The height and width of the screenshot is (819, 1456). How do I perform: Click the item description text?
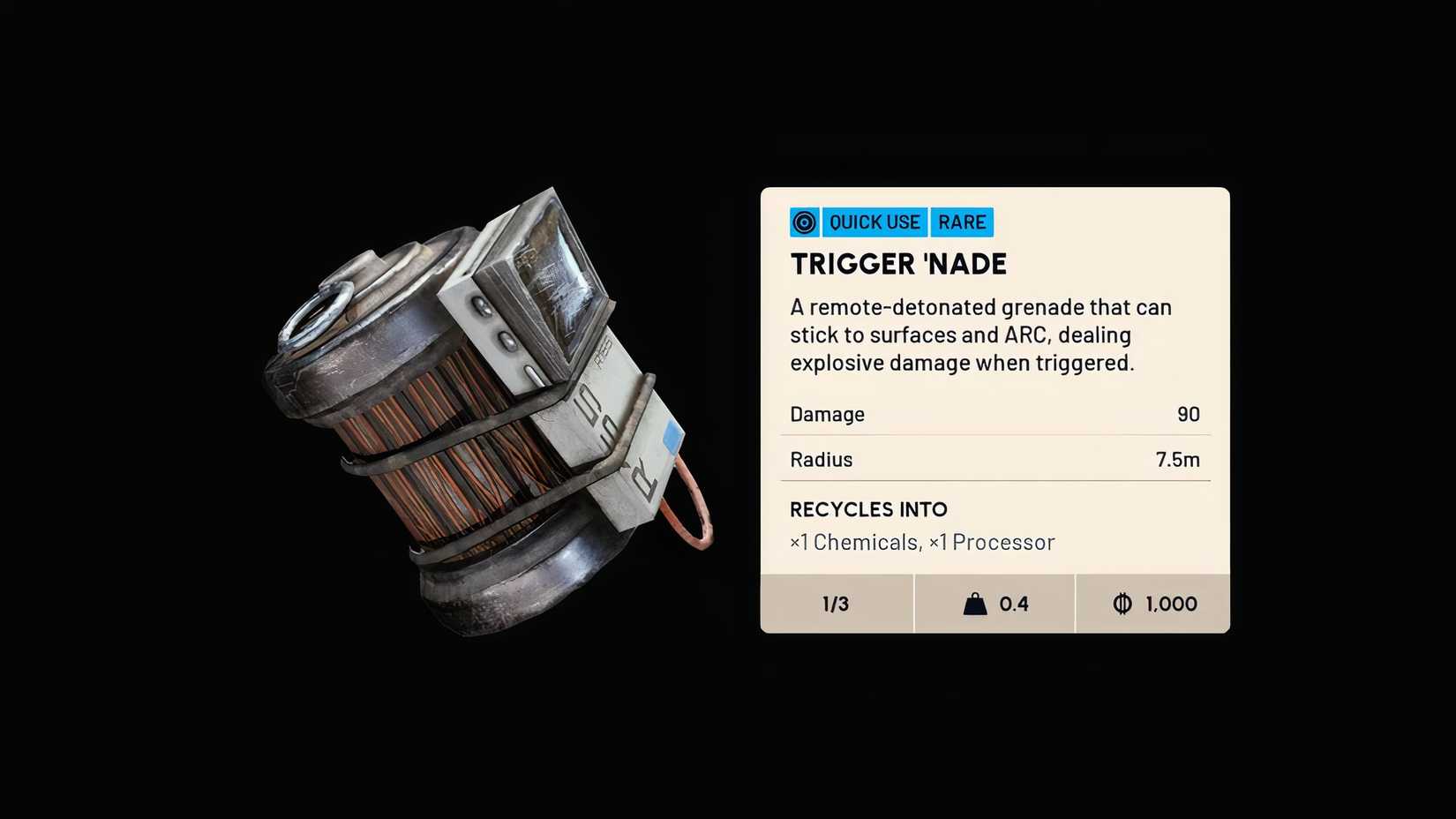979,335
